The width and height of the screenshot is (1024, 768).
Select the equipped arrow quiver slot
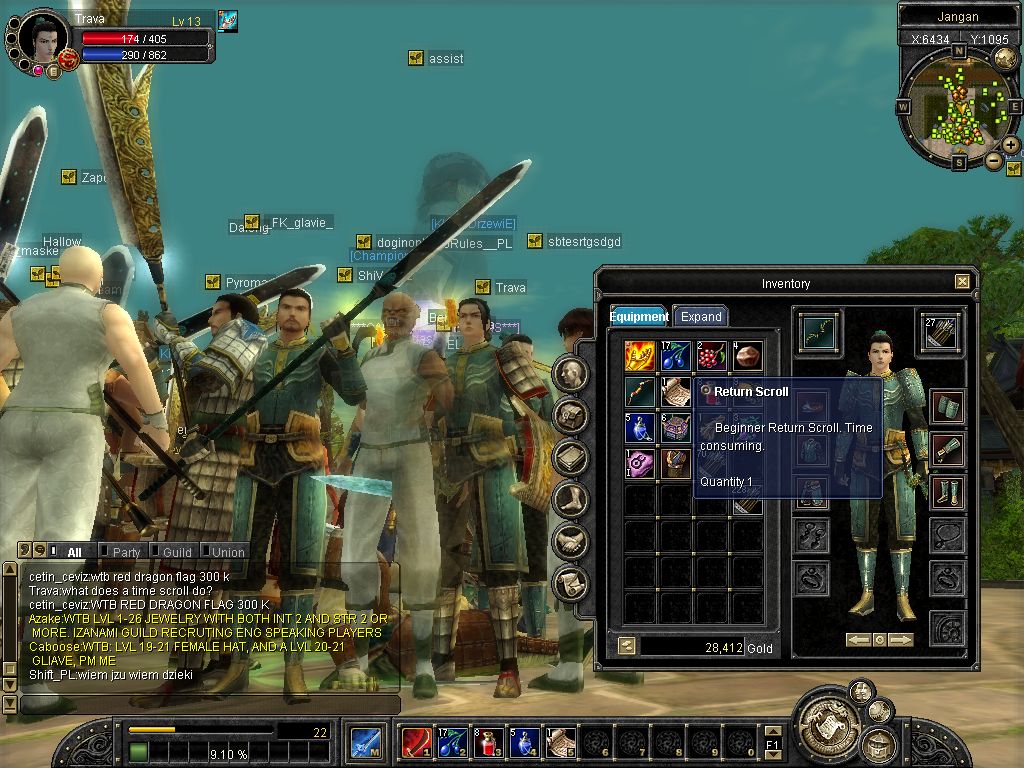point(941,333)
